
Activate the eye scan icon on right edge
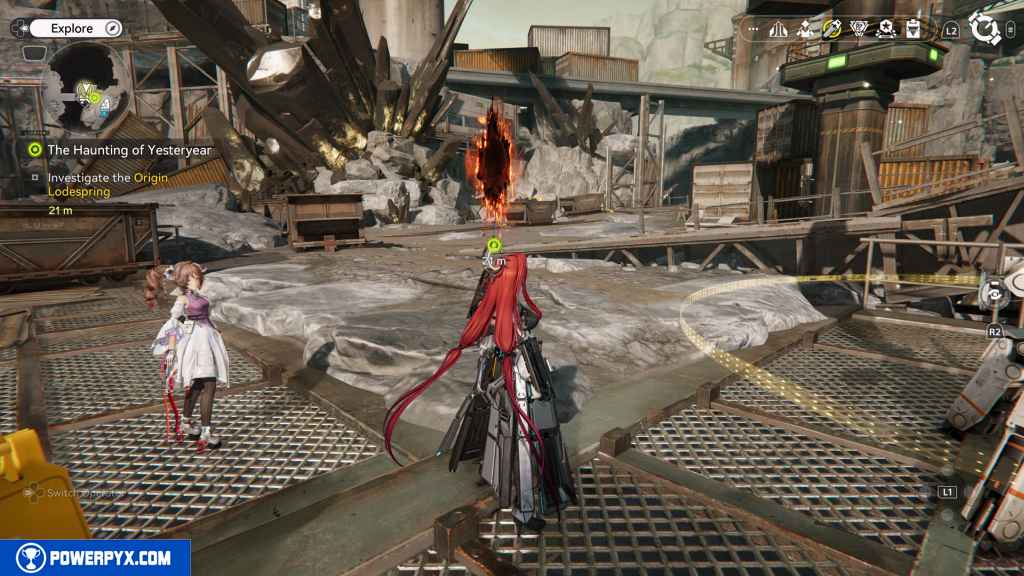[x=996, y=292]
